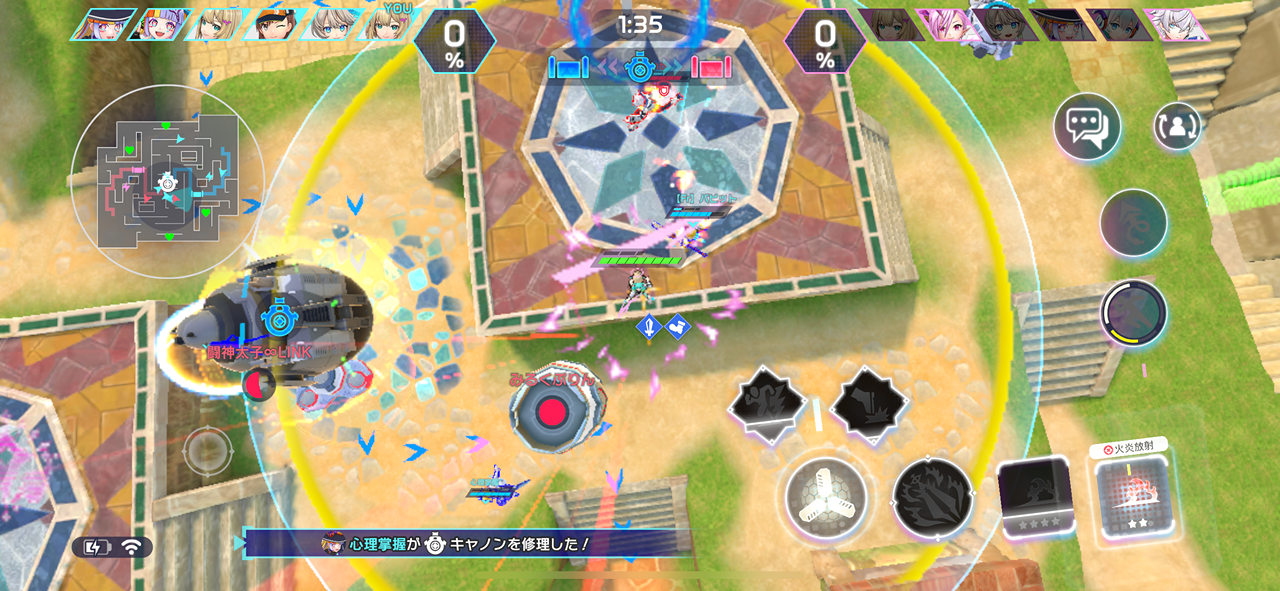Viewport: 1280px width, 591px height.
Task: Tap the crosshair target button
Action: pos(207,451)
